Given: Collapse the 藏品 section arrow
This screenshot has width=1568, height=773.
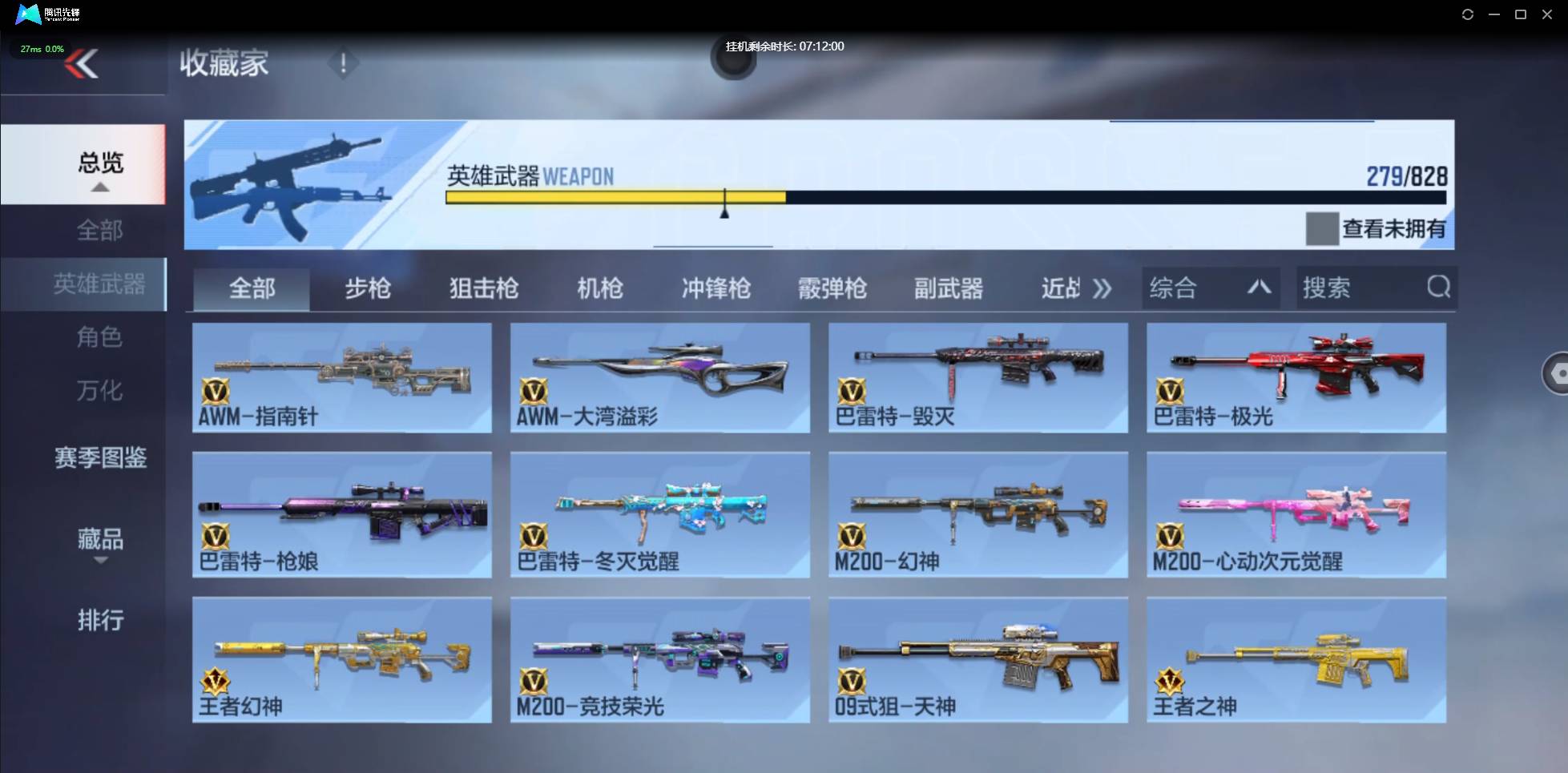Looking at the screenshot, I should pos(100,561).
